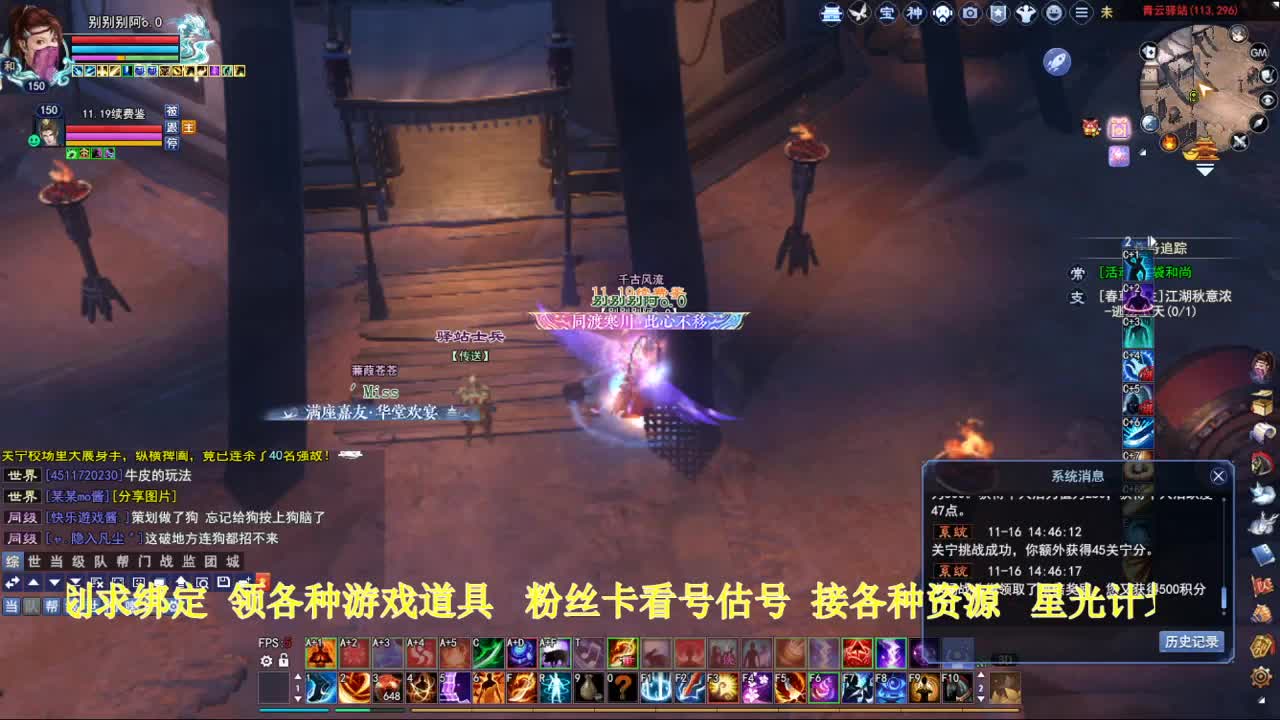1280x720 pixels.
Task: Close the 系统消息 system message panel
Action: point(1218,475)
